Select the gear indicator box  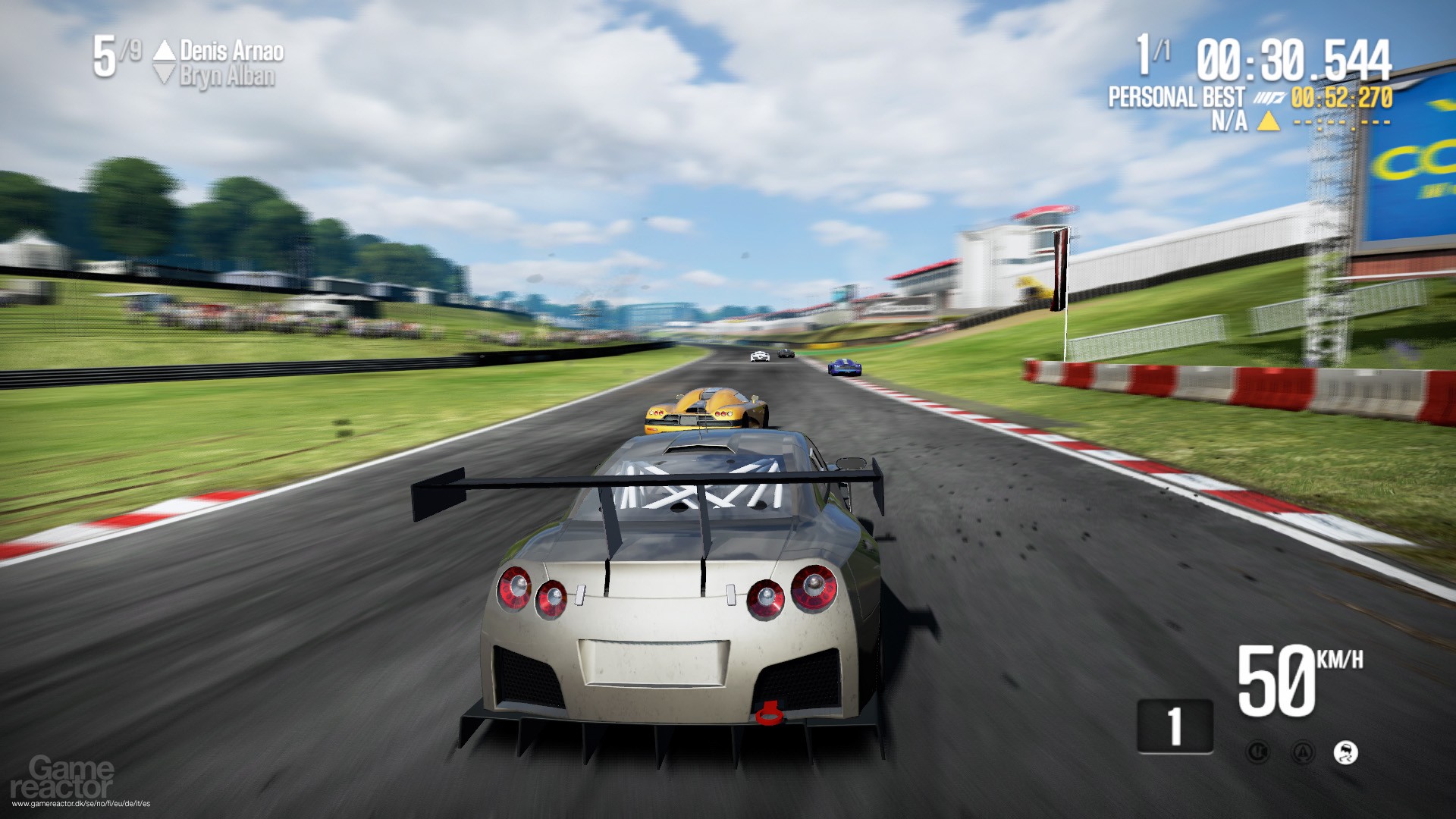[1175, 726]
